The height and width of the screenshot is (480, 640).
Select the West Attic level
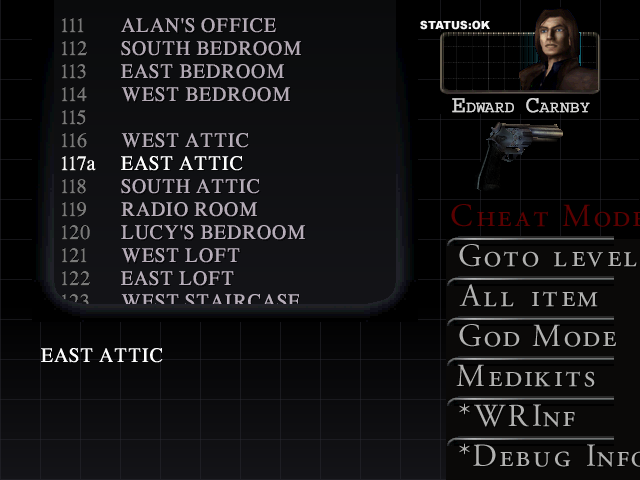click(x=185, y=140)
